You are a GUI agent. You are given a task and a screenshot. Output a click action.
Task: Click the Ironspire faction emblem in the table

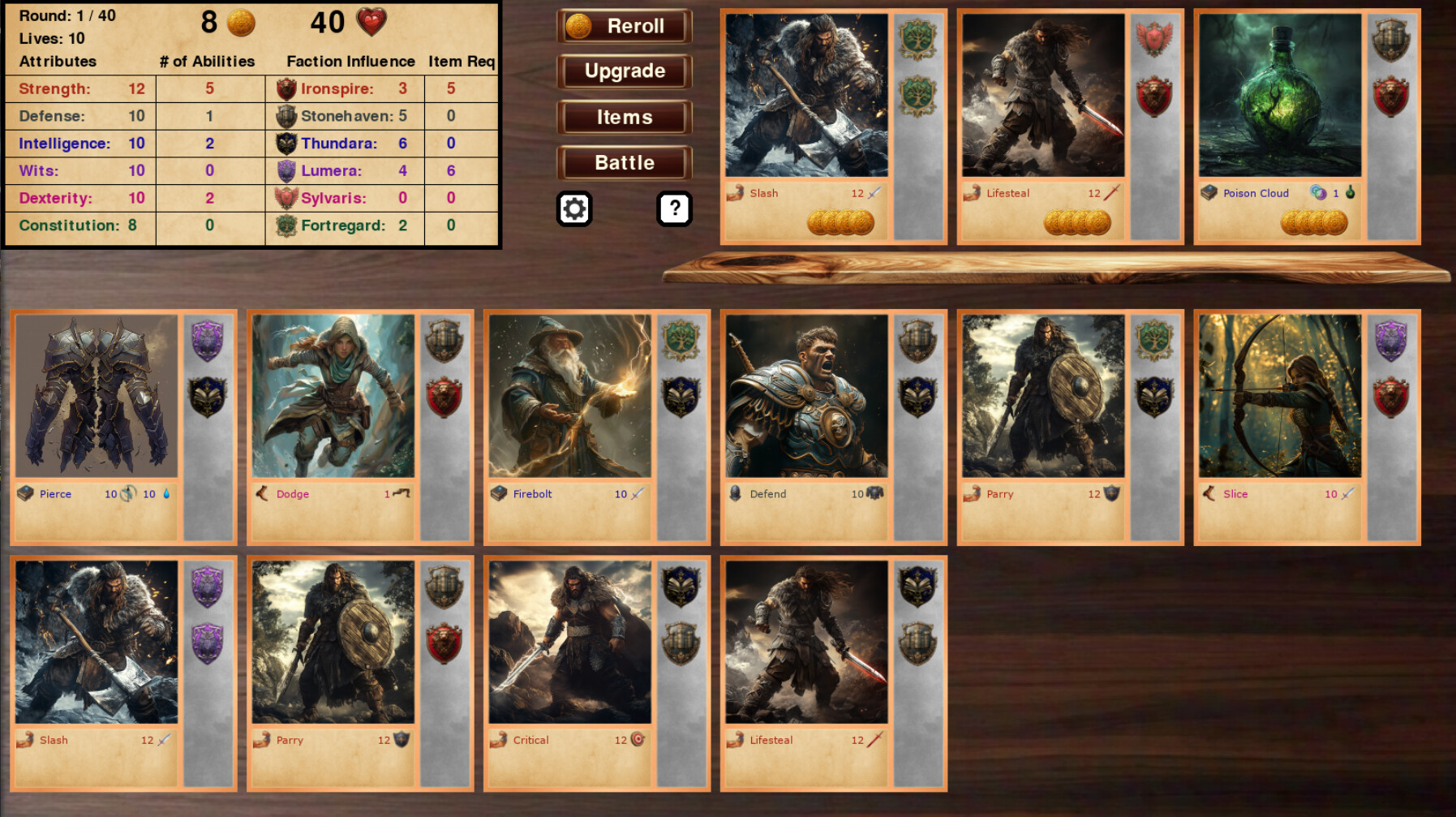(x=286, y=88)
